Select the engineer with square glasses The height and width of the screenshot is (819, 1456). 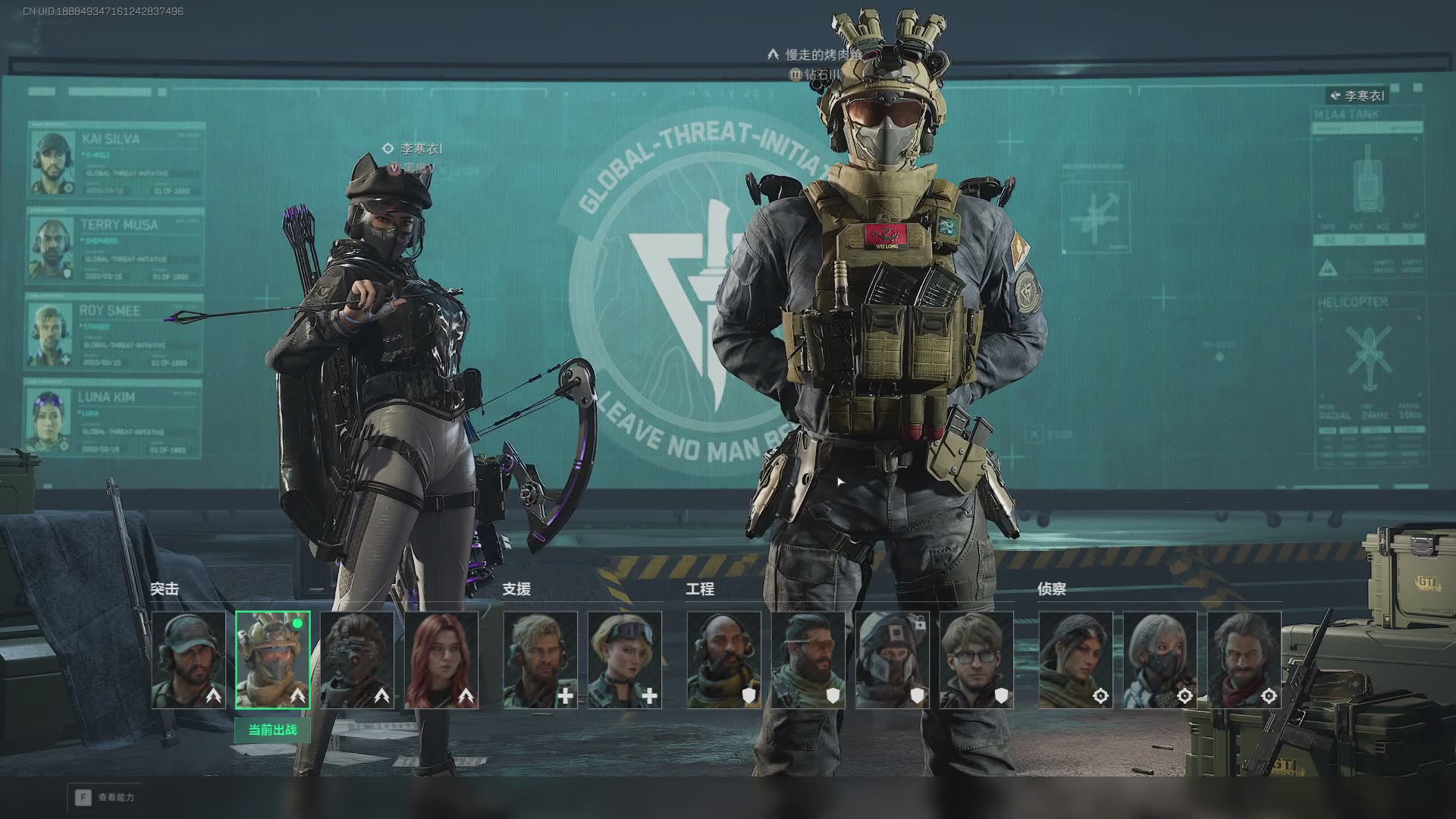pos(977,660)
